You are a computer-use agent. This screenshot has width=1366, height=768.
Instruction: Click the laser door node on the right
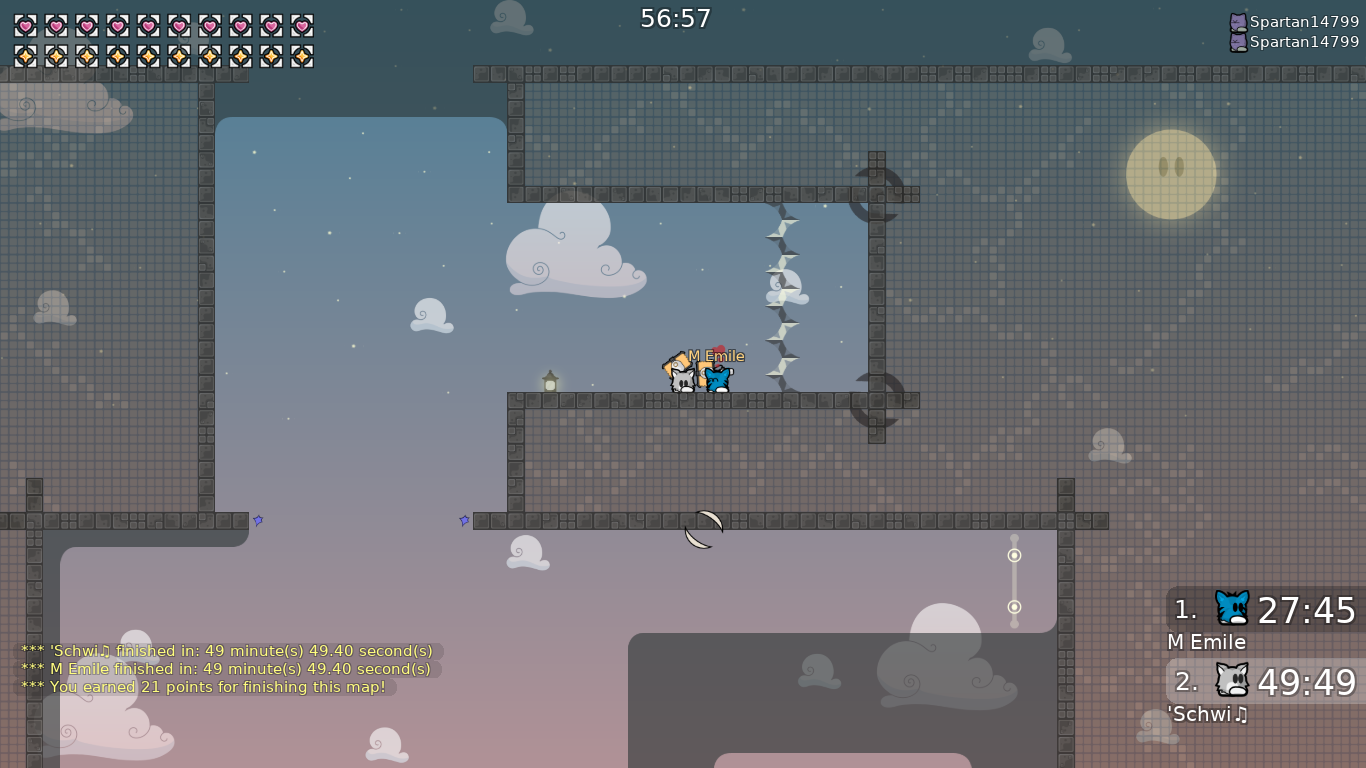pos(1014,553)
